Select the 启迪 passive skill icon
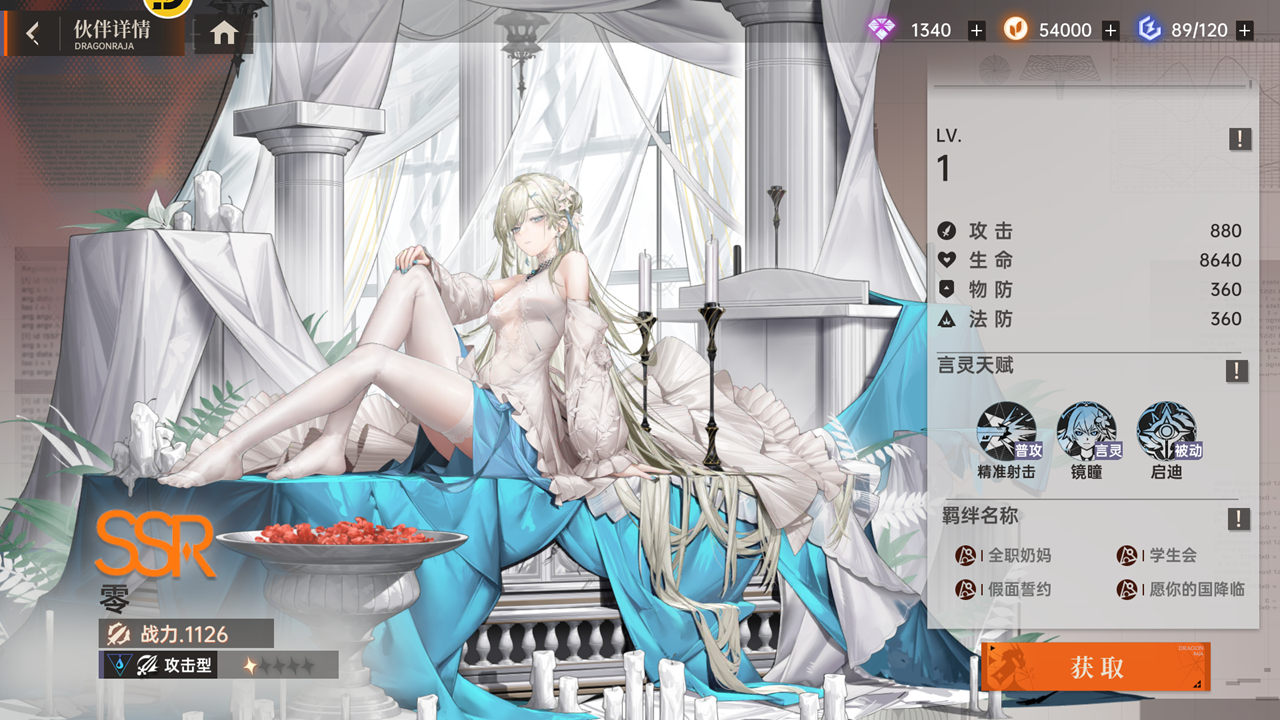 coord(1166,431)
